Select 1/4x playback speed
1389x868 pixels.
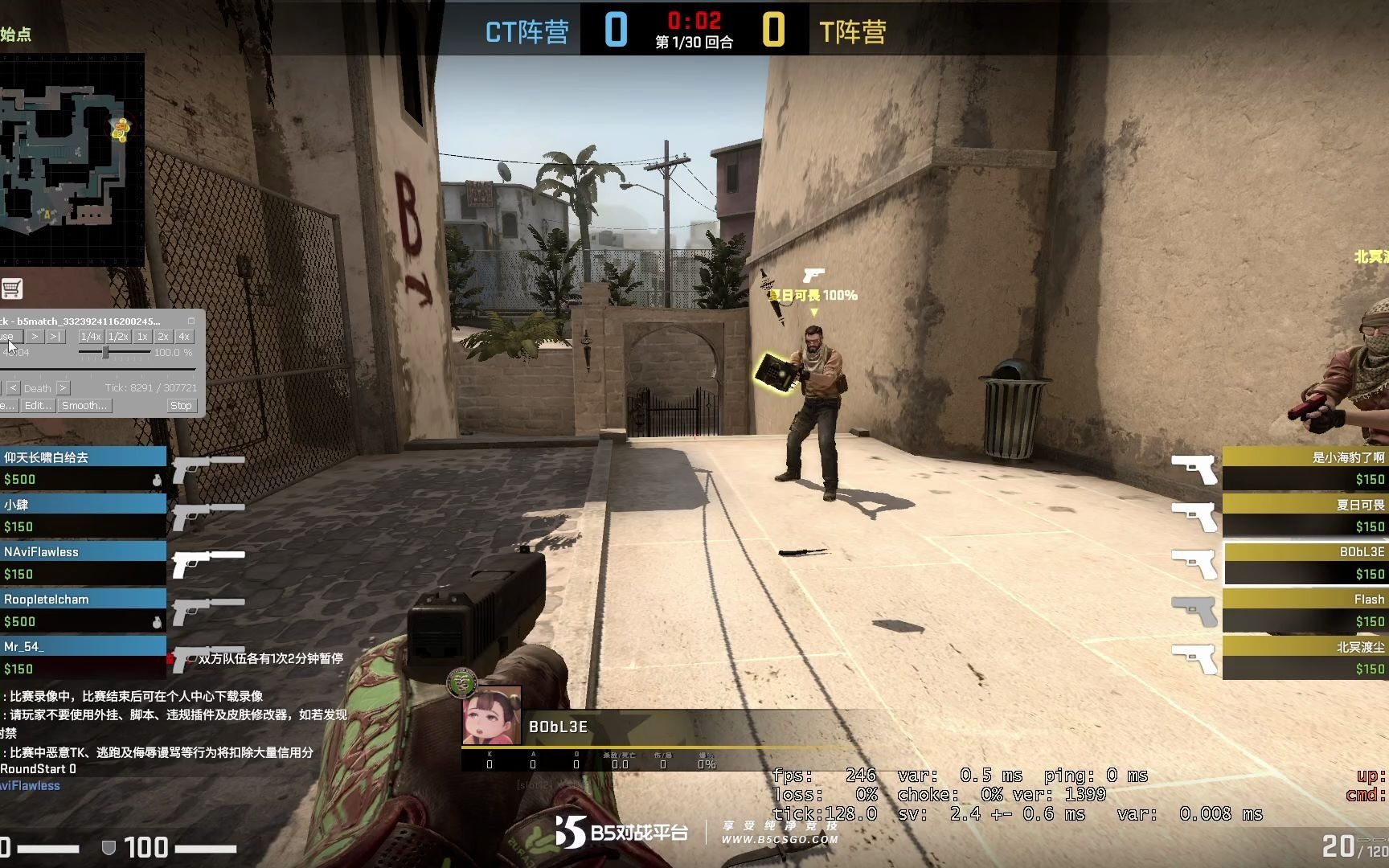[91, 337]
